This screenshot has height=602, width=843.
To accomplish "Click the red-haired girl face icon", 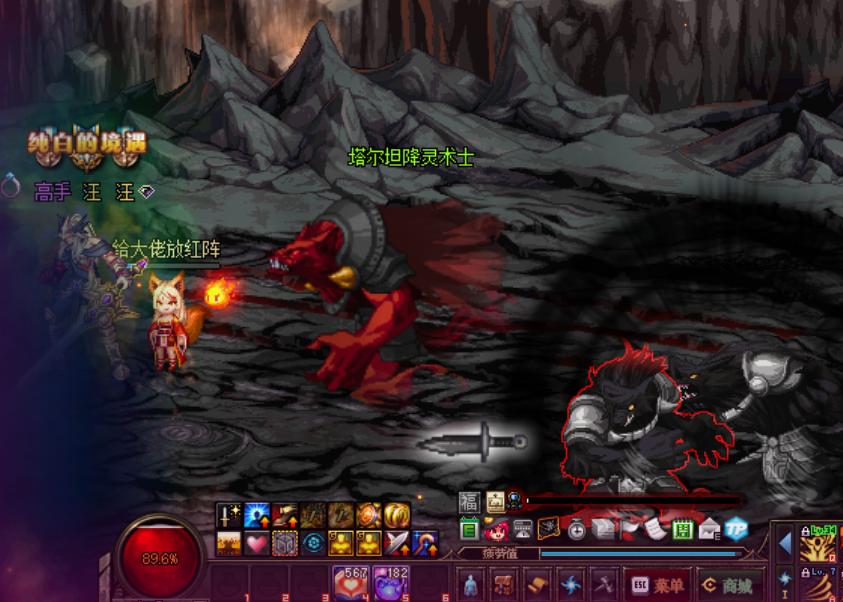I will [x=496, y=529].
